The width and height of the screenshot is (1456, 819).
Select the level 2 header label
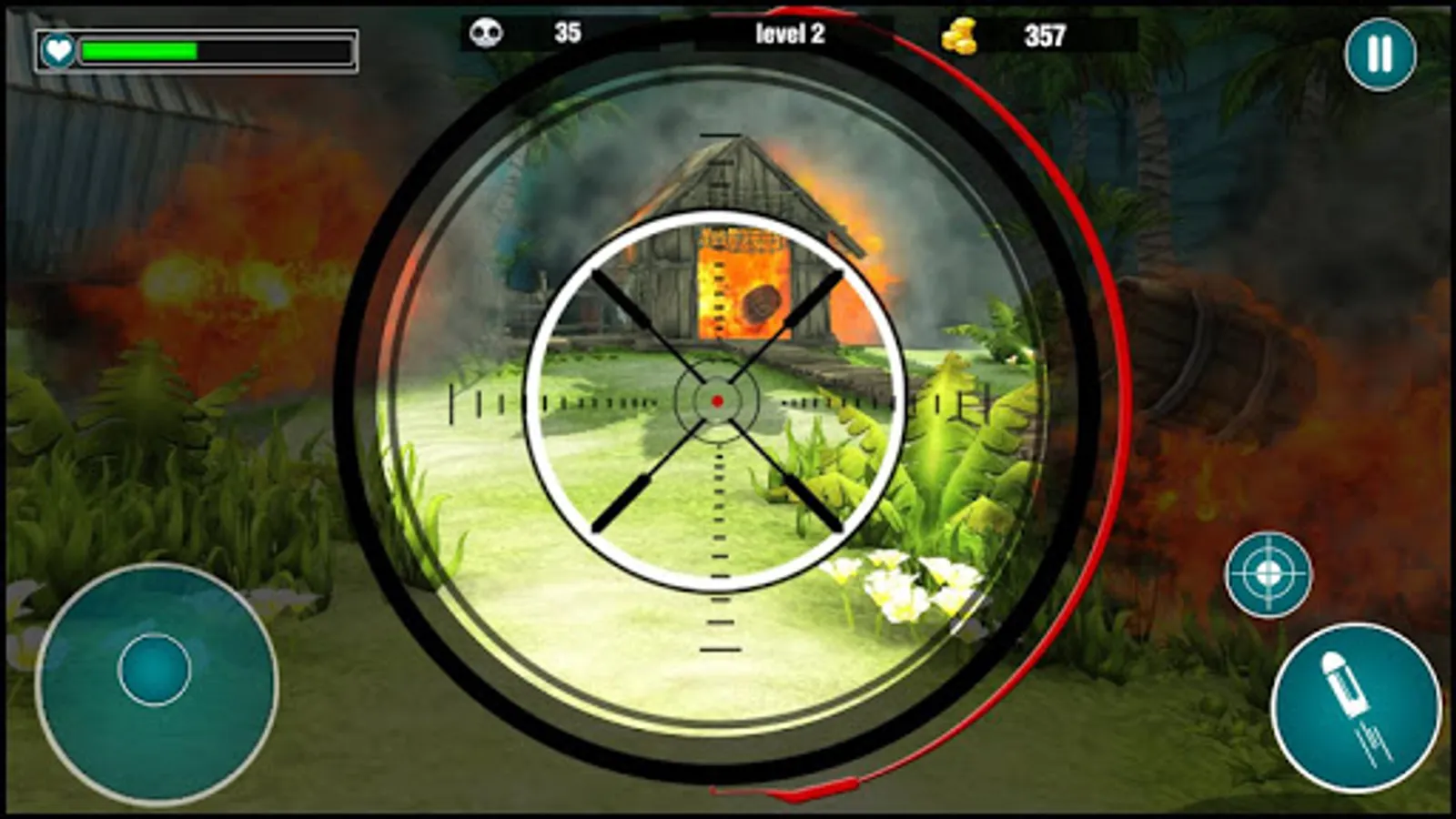tap(789, 34)
